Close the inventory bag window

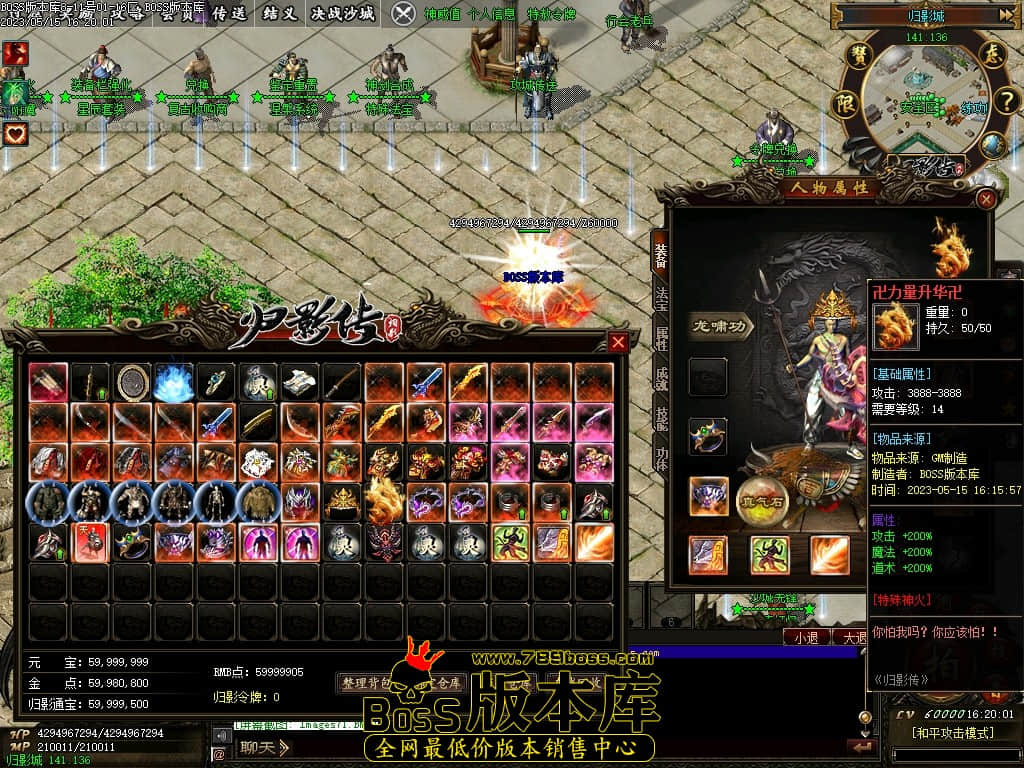click(x=618, y=342)
